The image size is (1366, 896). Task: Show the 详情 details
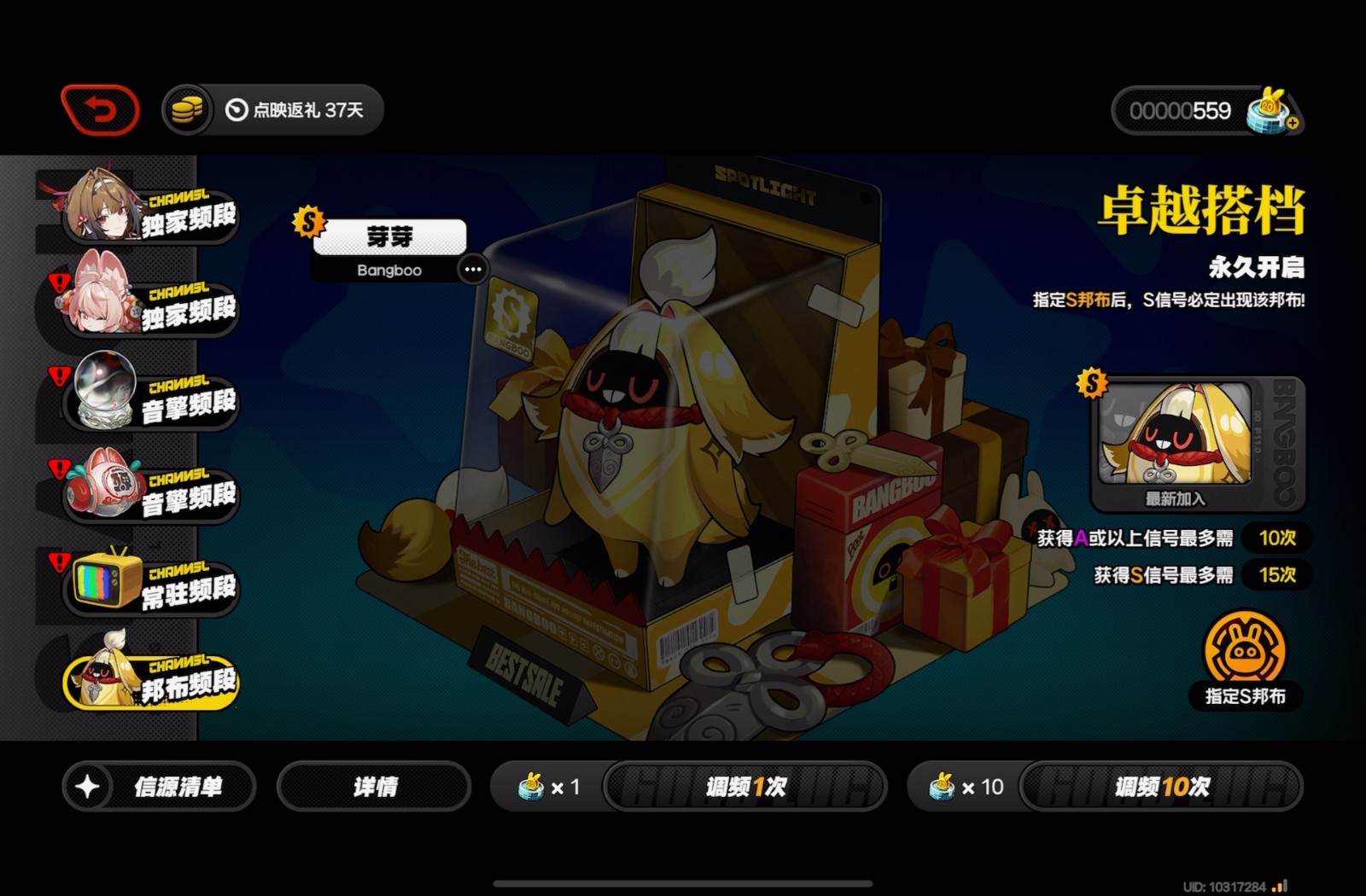coord(374,786)
